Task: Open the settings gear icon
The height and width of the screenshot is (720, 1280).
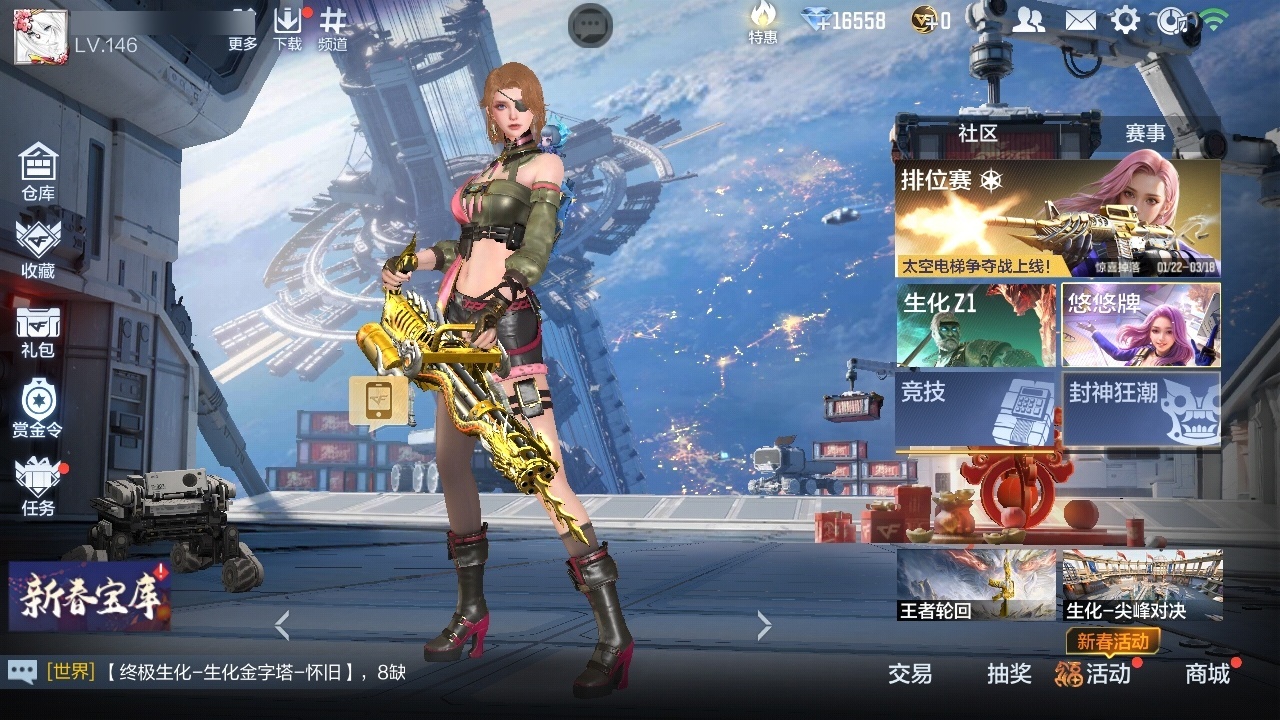Action: click(1125, 20)
